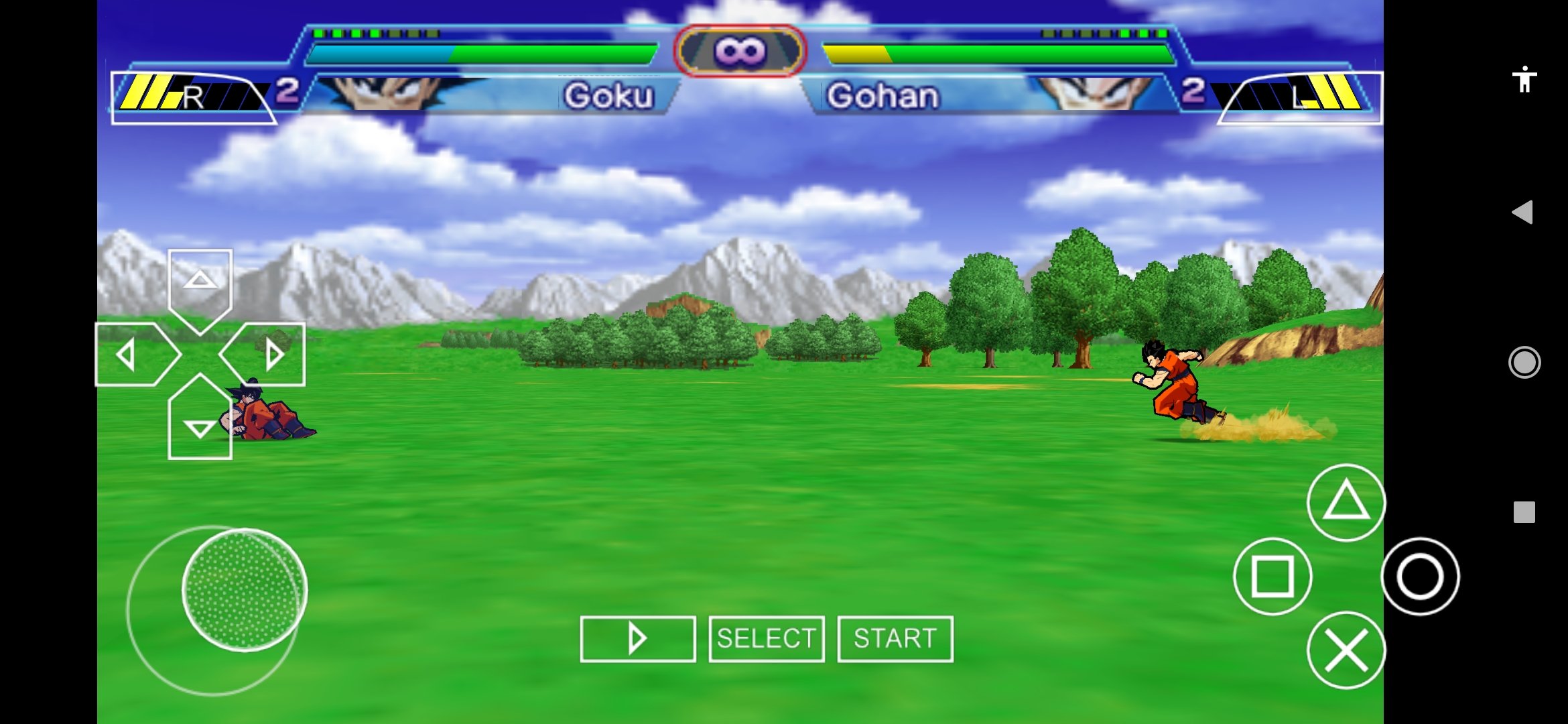Tap the L shoulder button
The width and height of the screenshot is (1568, 724).
point(1300,98)
